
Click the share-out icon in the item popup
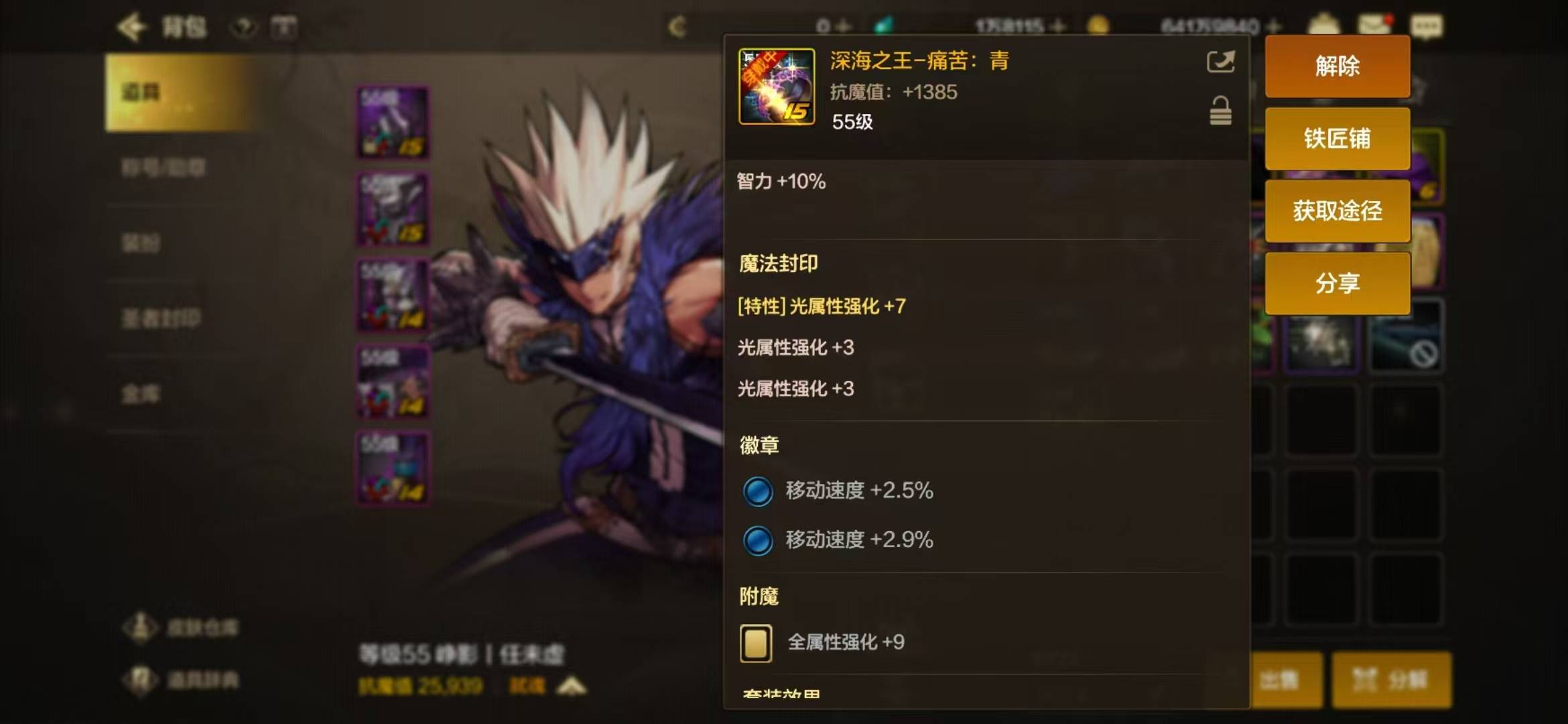coord(1220,61)
